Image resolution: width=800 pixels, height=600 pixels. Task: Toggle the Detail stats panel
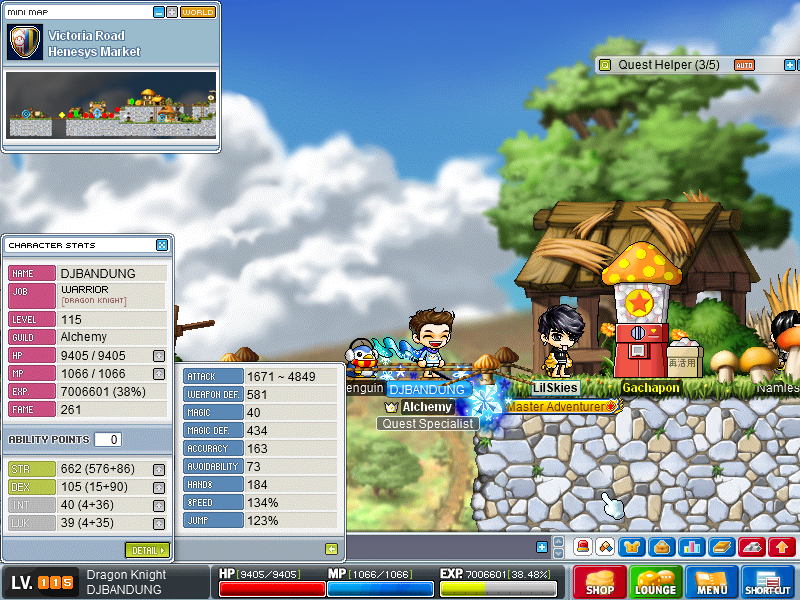coord(147,550)
